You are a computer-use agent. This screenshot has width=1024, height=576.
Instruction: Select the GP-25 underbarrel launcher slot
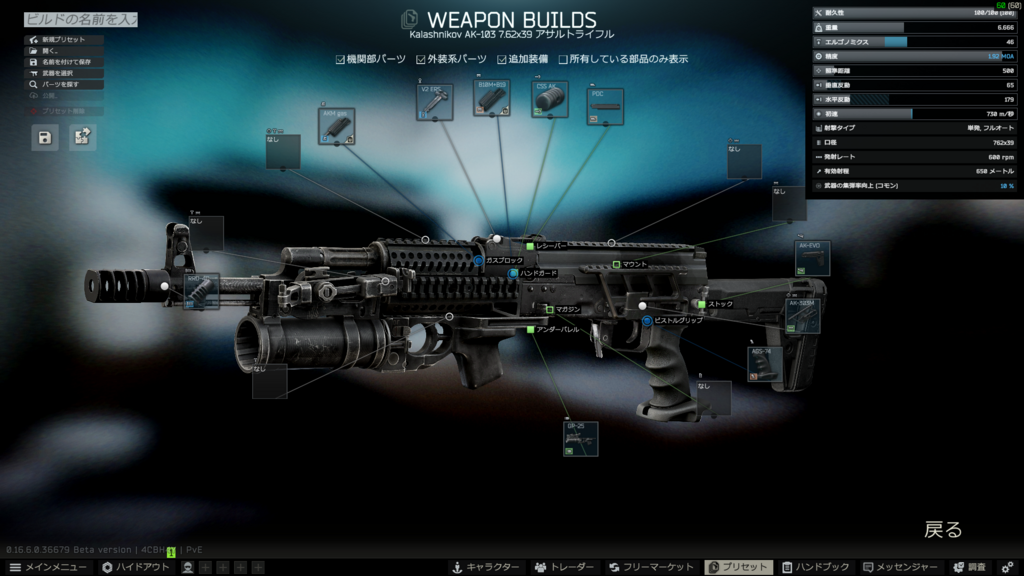[580, 439]
